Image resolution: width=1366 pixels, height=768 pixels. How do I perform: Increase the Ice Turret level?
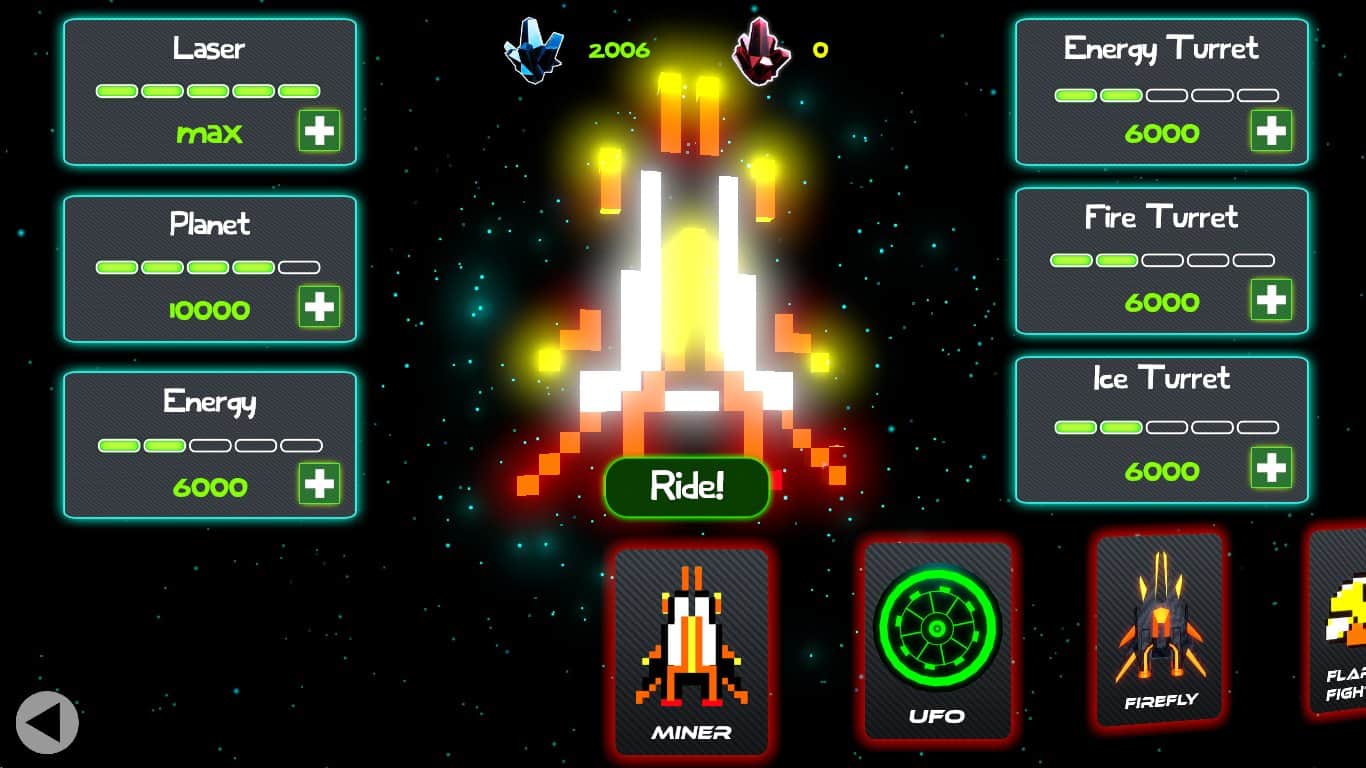click(x=1271, y=468)
